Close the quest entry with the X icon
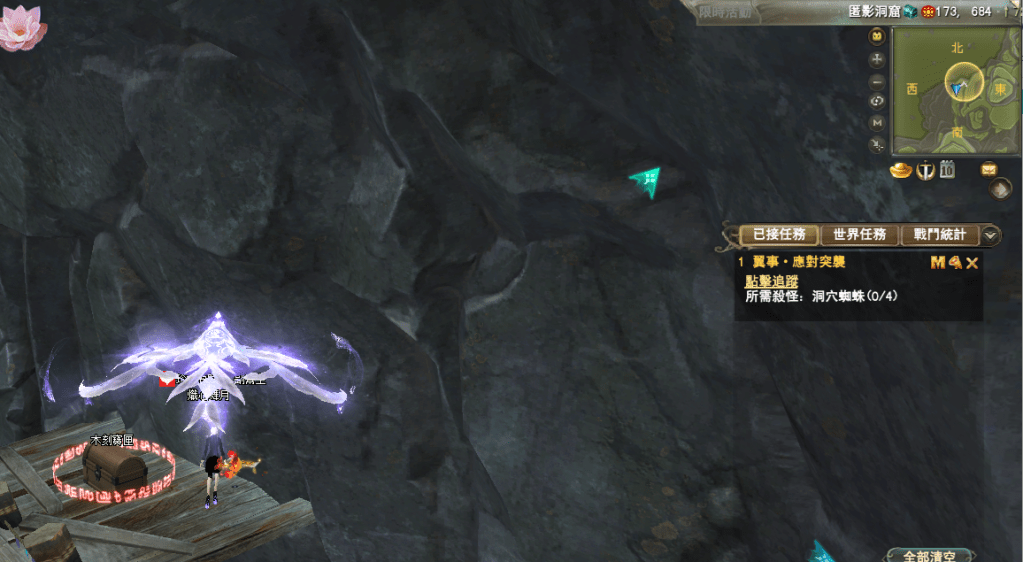This screenshot has height=562, width=1023. 972,262
